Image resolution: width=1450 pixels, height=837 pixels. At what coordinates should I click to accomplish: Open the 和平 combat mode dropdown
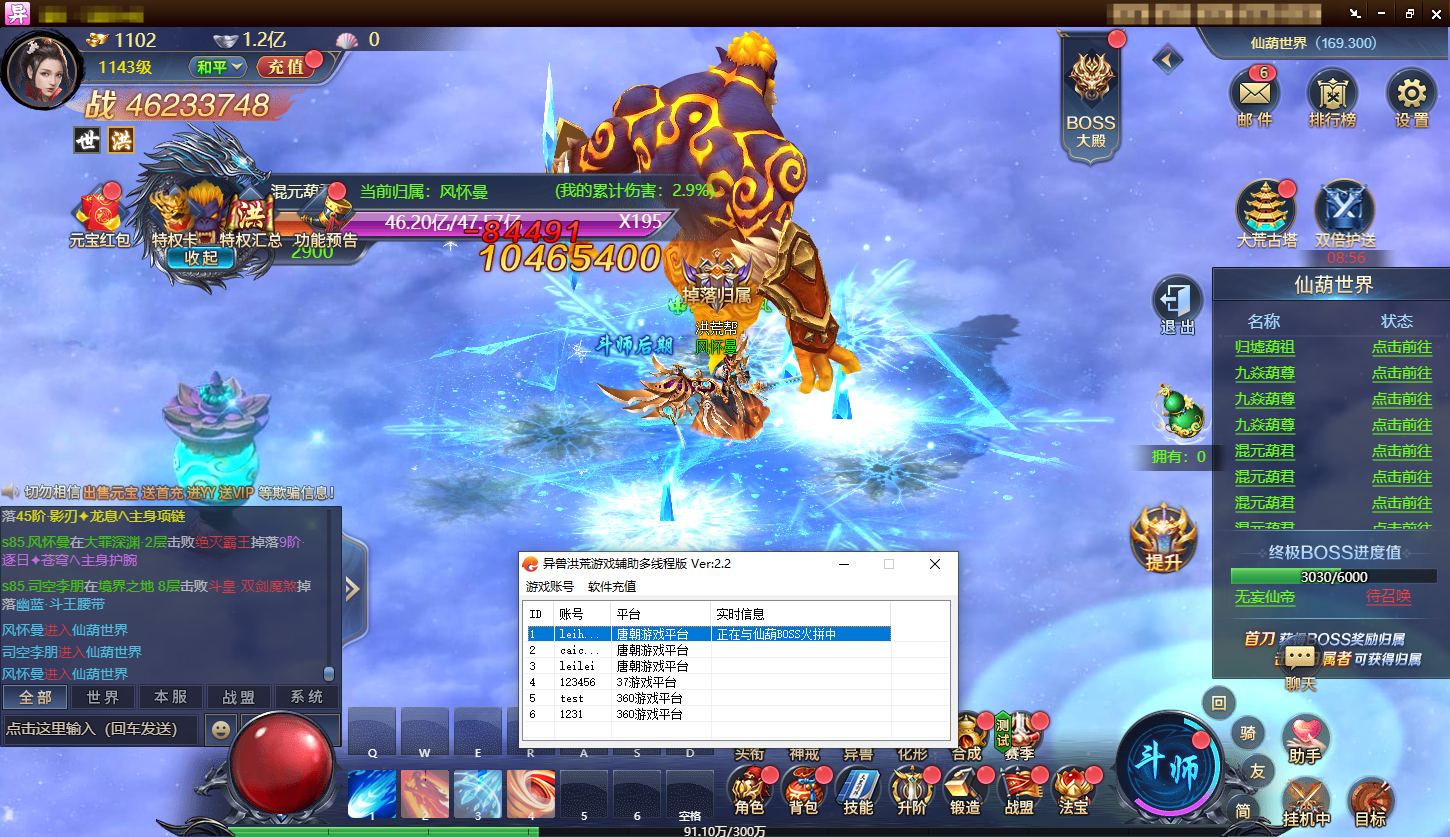point(219,67)
